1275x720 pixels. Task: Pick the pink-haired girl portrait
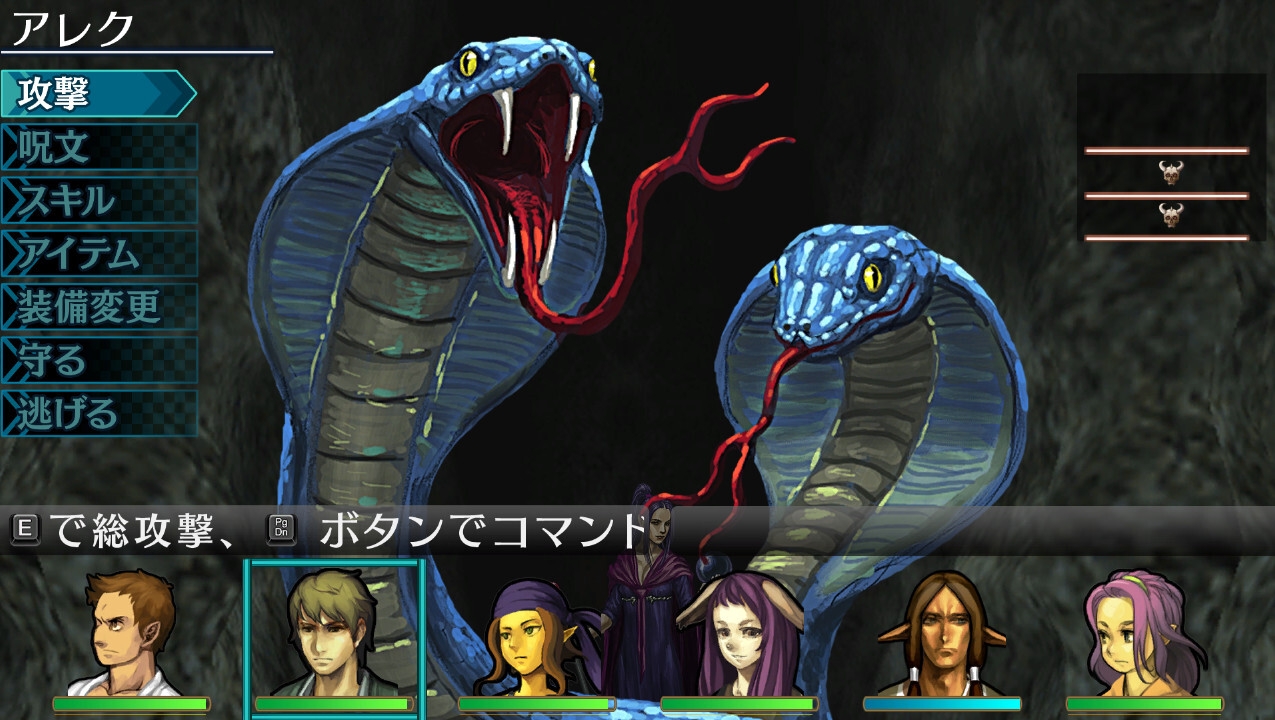tap(1144, 635)
